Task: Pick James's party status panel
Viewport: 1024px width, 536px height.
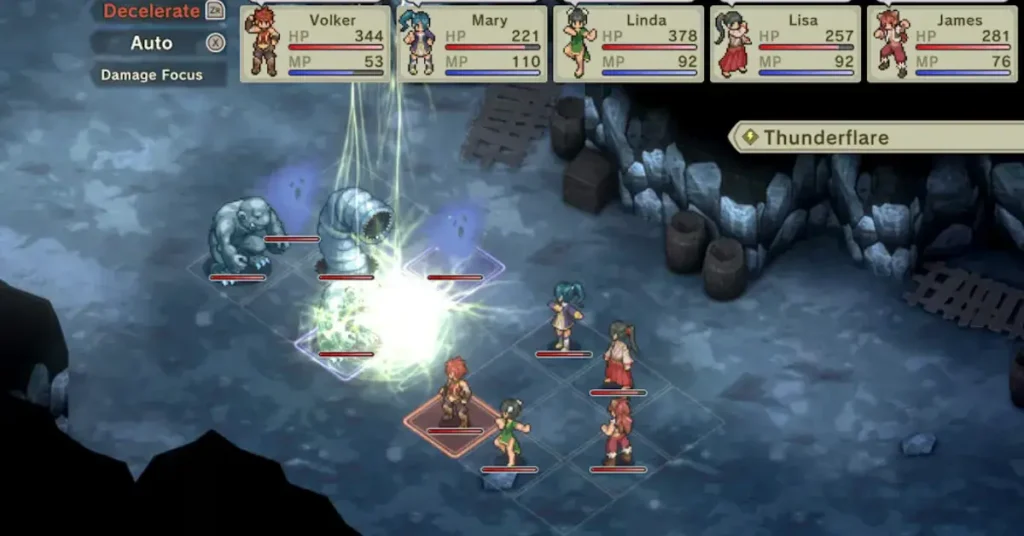Action: [x=942, y=43]
